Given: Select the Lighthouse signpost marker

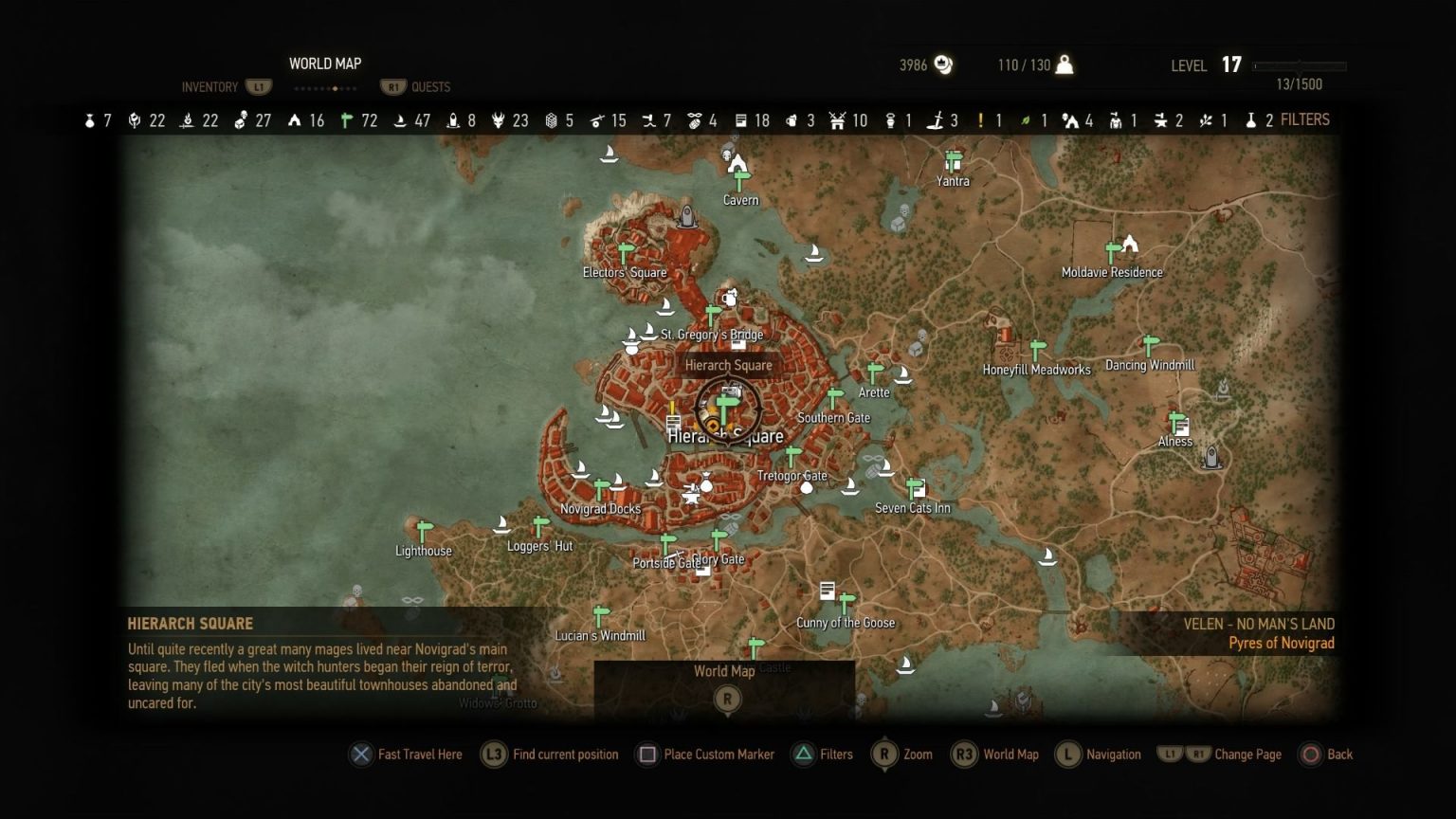Looking at the screenshot, I should pos(425,532).
